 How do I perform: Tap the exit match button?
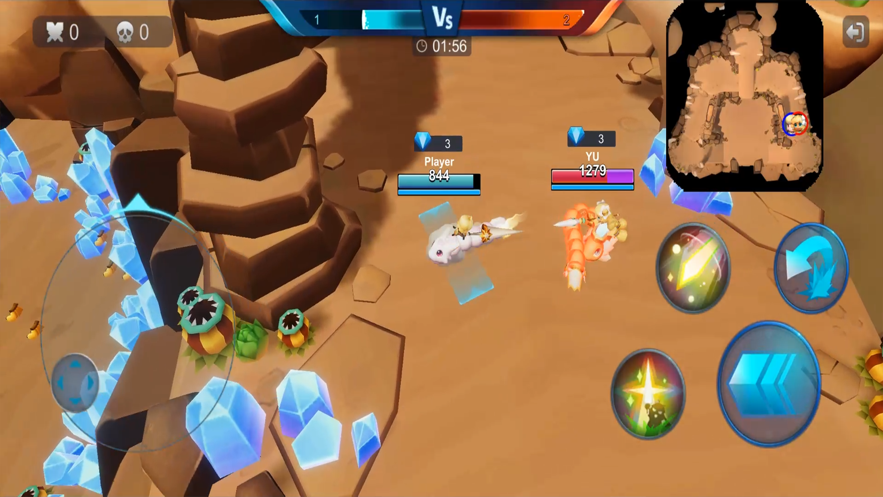point(855,32)
